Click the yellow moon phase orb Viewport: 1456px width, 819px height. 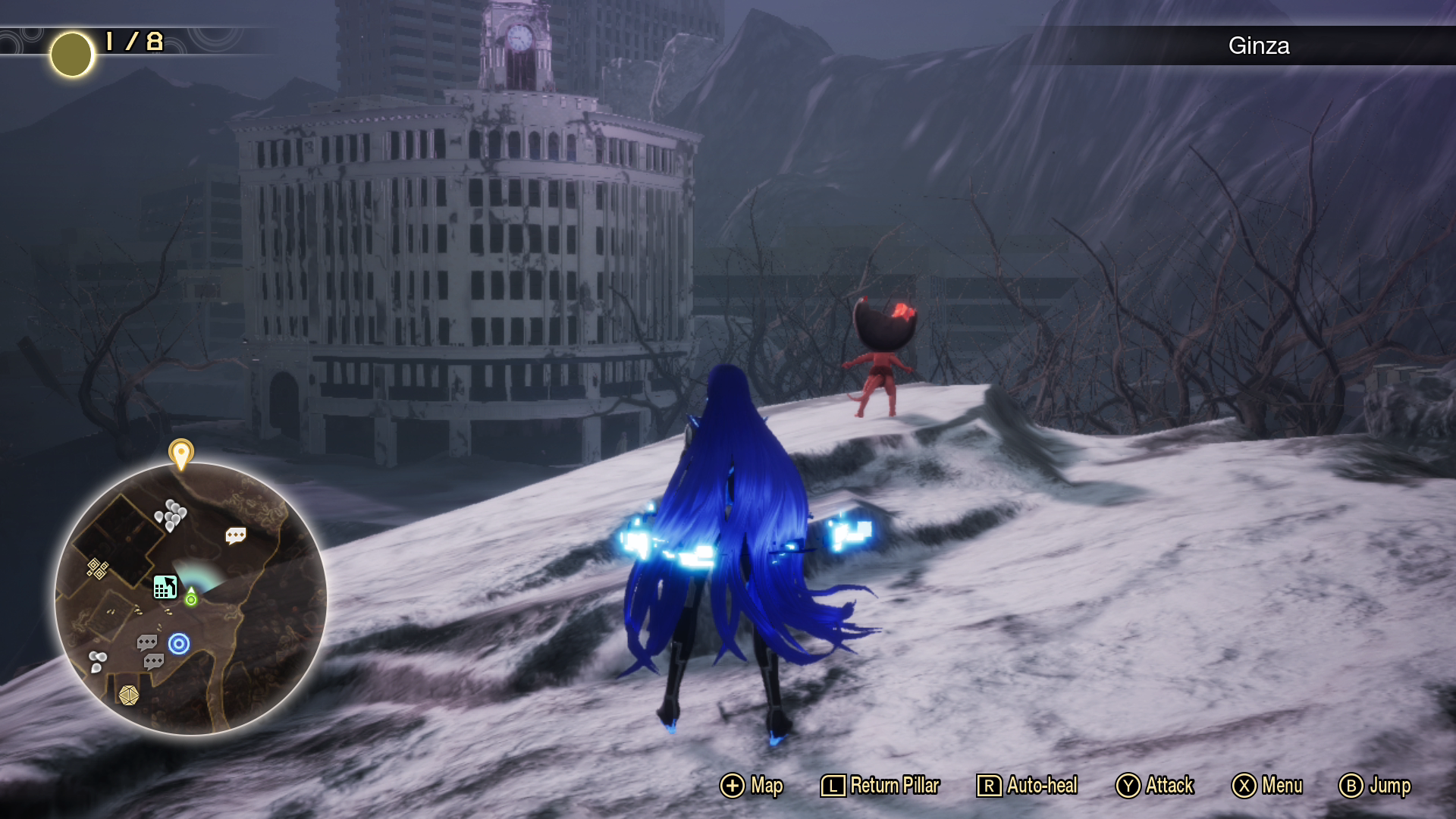[72, 55]
